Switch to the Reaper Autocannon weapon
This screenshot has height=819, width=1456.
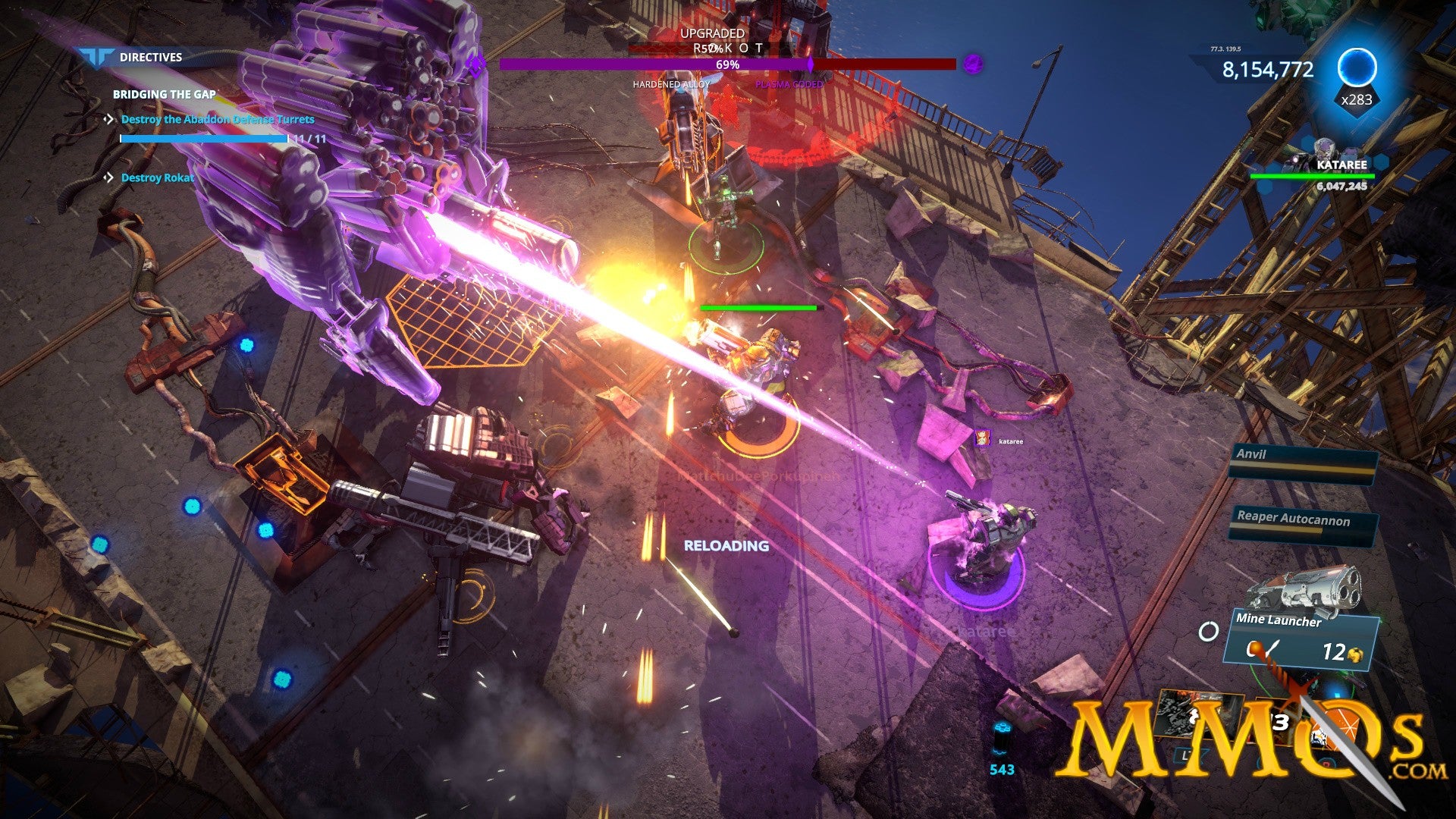(1302, 525)
